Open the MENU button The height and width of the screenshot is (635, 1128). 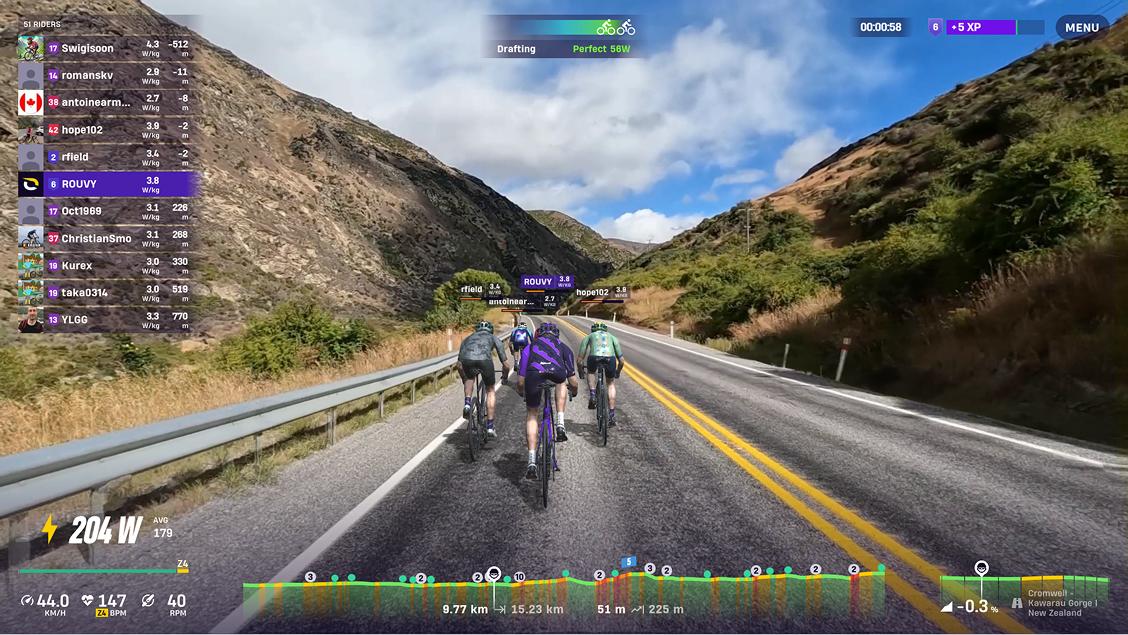click(x=1081, y=28)
